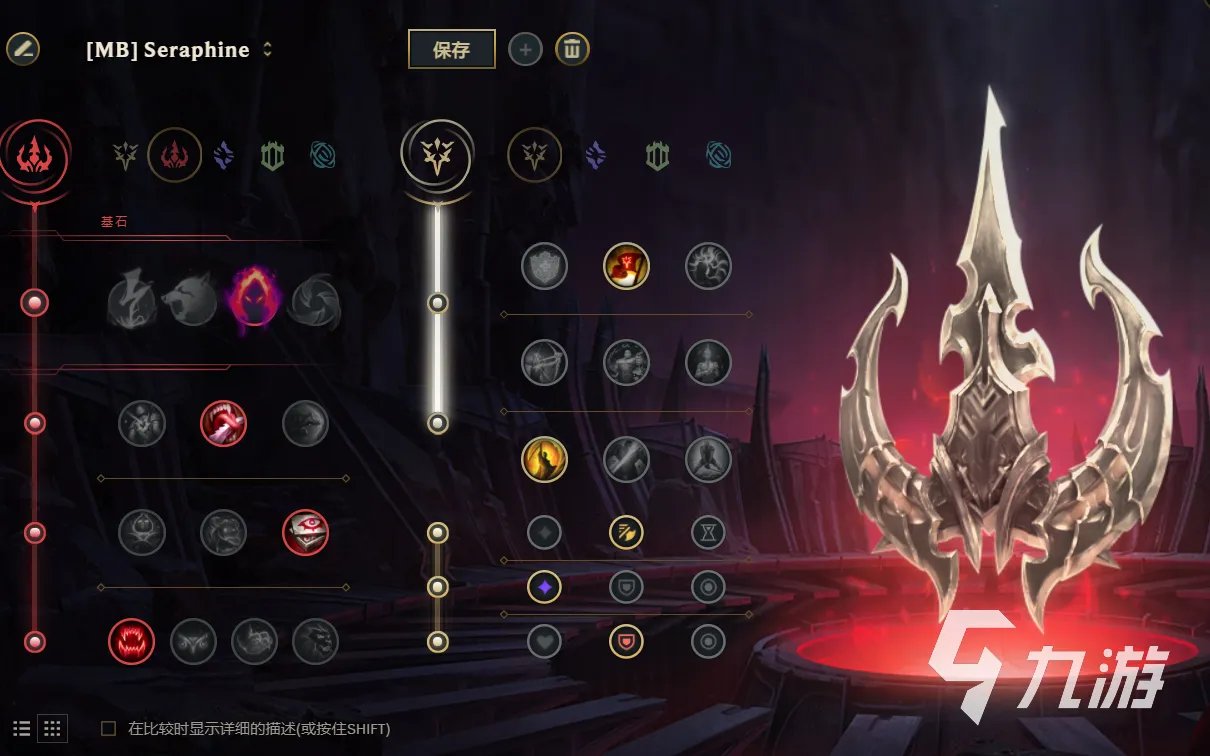
Task: Select the Triumph rune in secondary tree
Action: pos(626,266)
